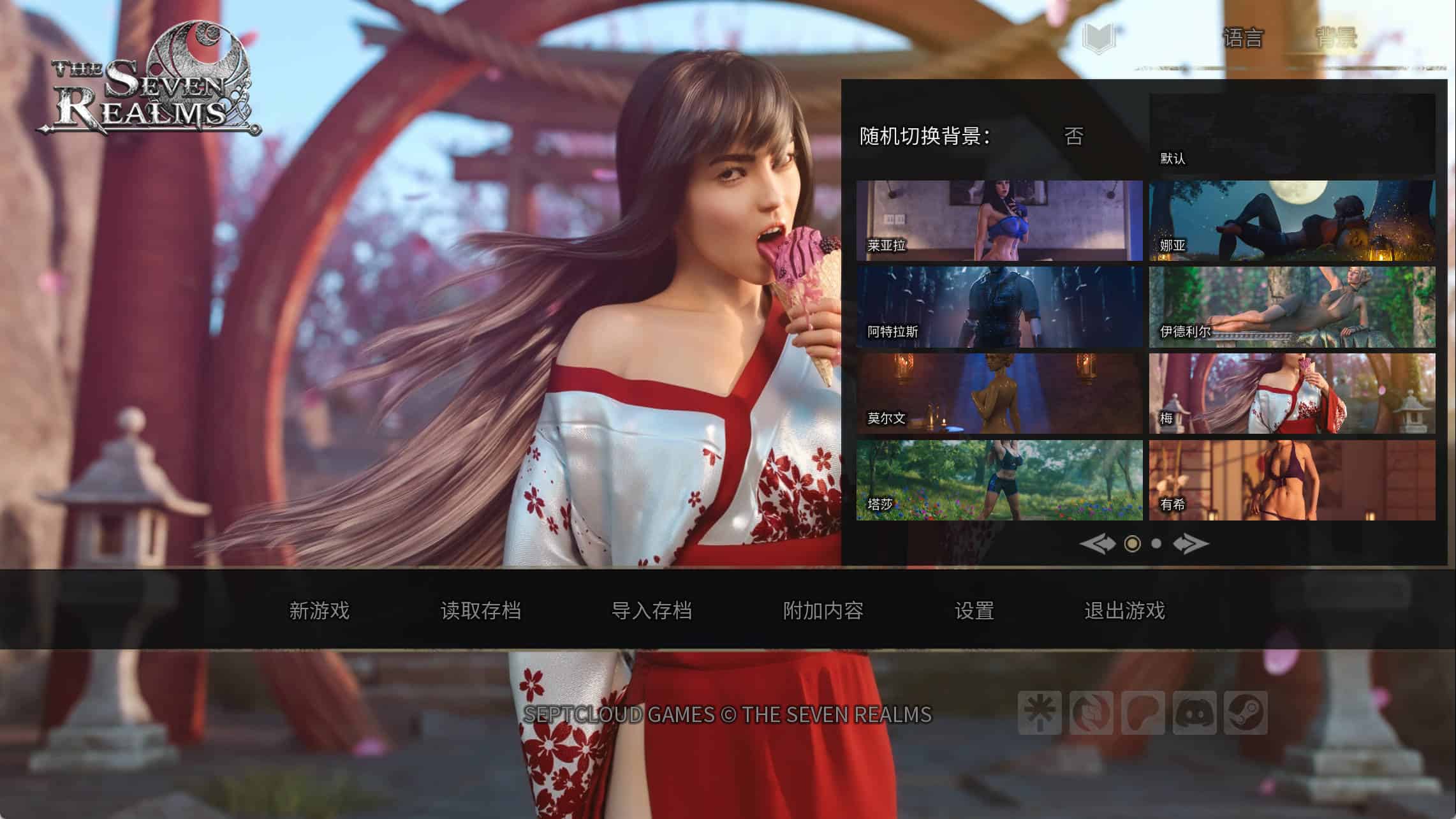Open the settings menu (设置)
Screen dimensions: 1456x819
tap(974, 610)
